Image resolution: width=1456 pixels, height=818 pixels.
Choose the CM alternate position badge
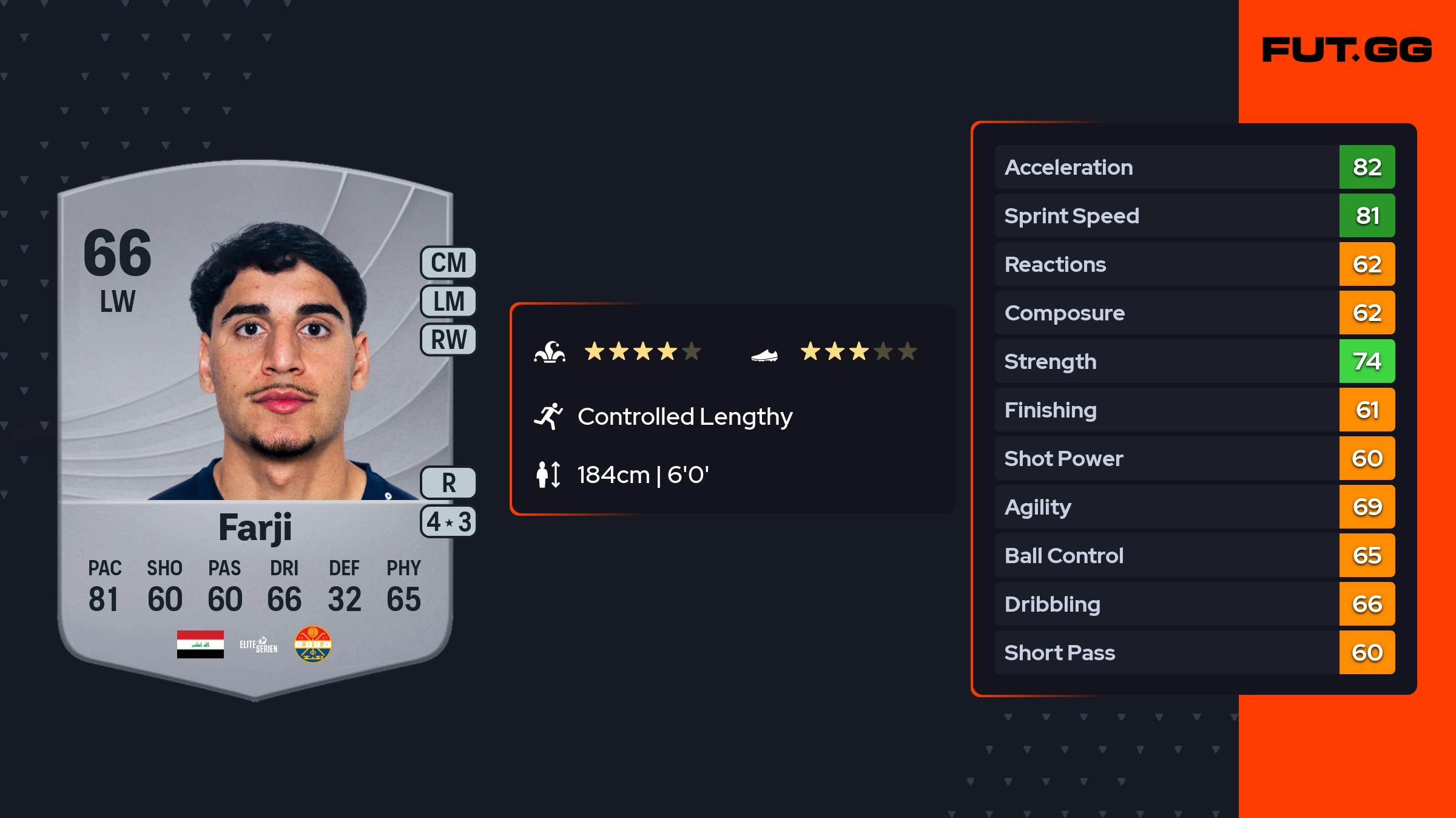point(448,263)
